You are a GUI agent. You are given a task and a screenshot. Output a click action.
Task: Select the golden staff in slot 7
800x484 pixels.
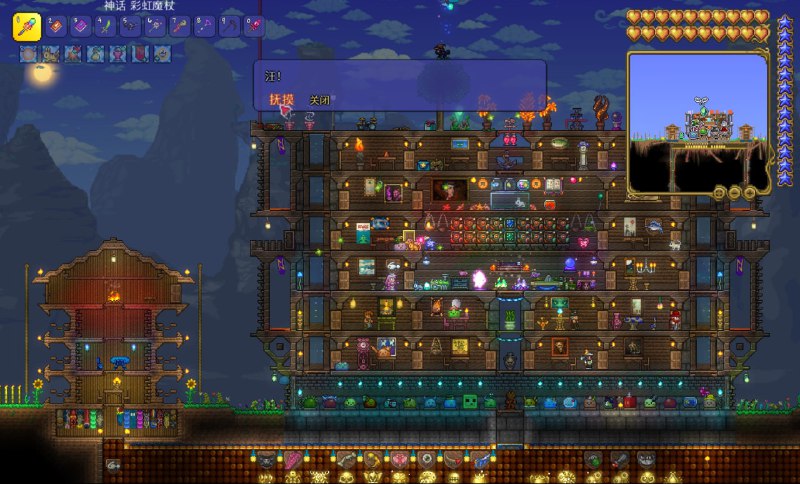click(x=179, y=27)
